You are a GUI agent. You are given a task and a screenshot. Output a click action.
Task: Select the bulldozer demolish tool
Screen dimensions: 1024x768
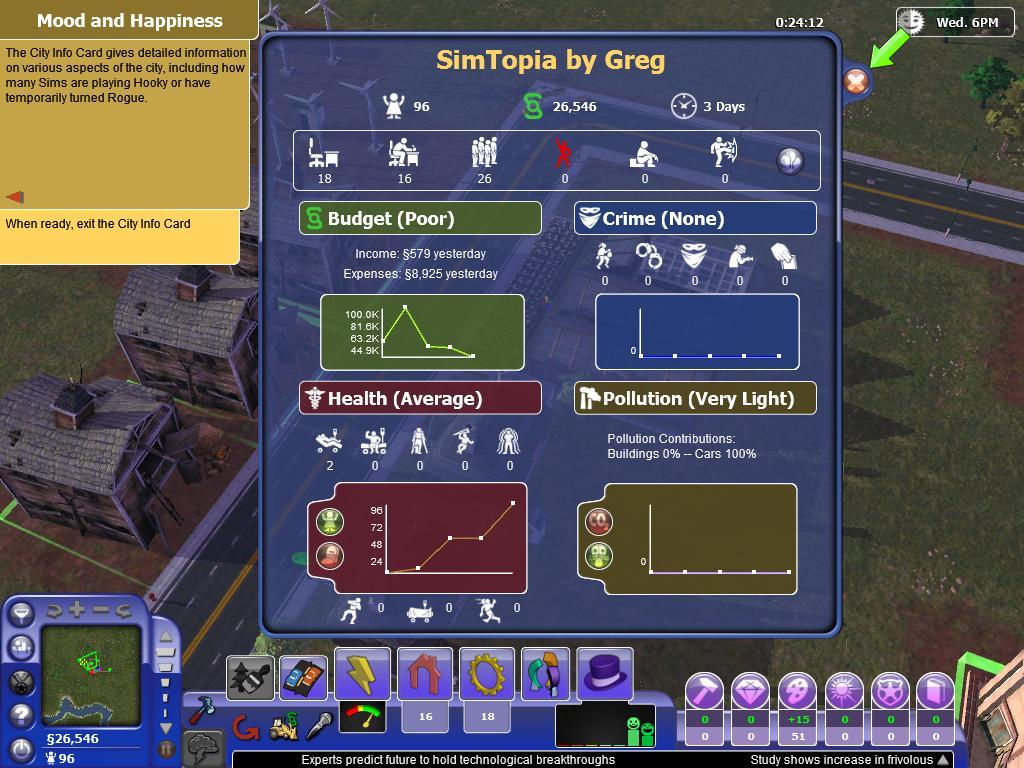click(x=283, y=728)
